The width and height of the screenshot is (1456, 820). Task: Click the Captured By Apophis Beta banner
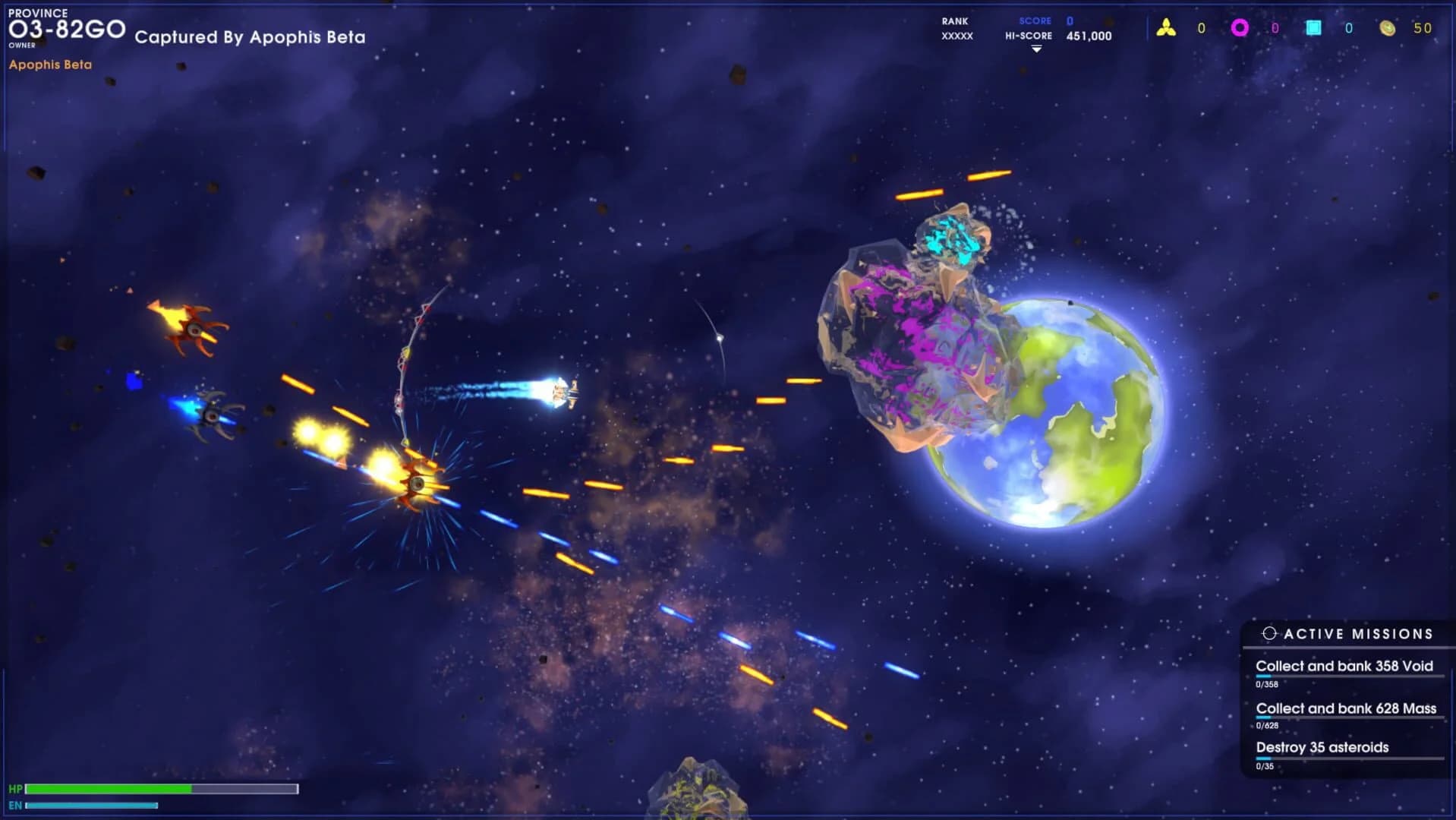[x=251, y=36]
